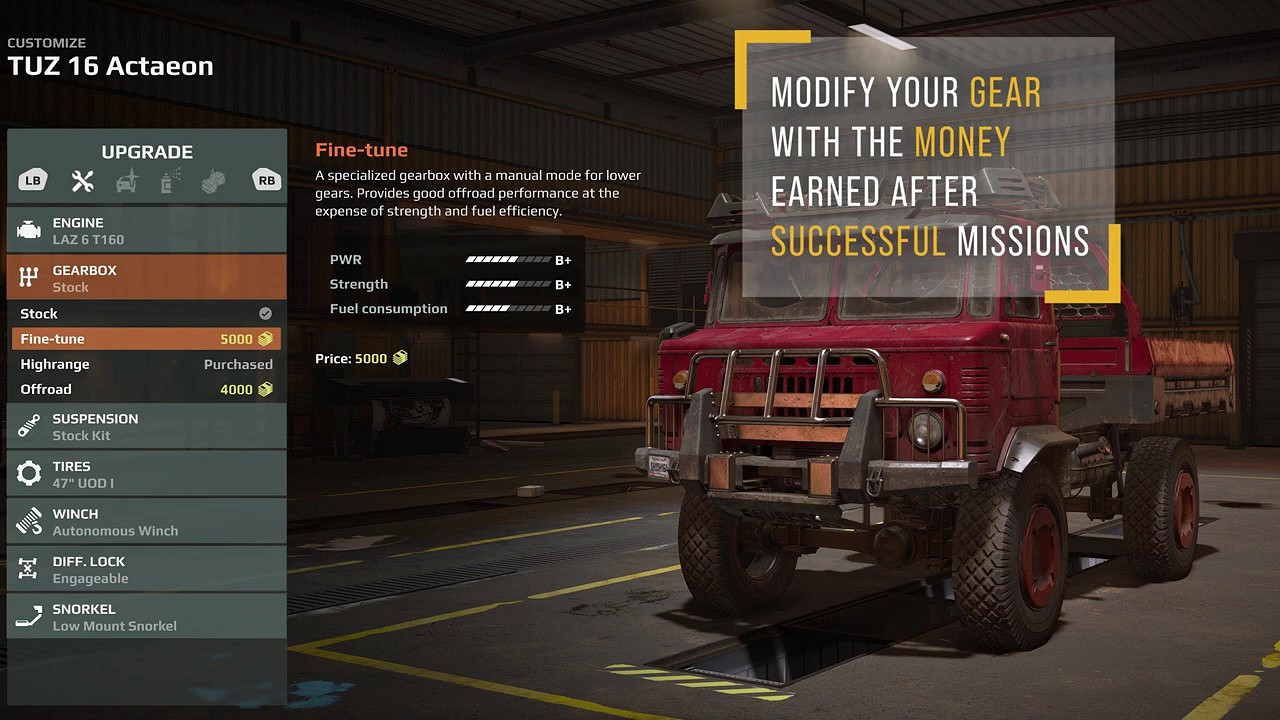Switch to the fuzzy dice accessories tab
1280x720 pixels.
pos(212,181)
